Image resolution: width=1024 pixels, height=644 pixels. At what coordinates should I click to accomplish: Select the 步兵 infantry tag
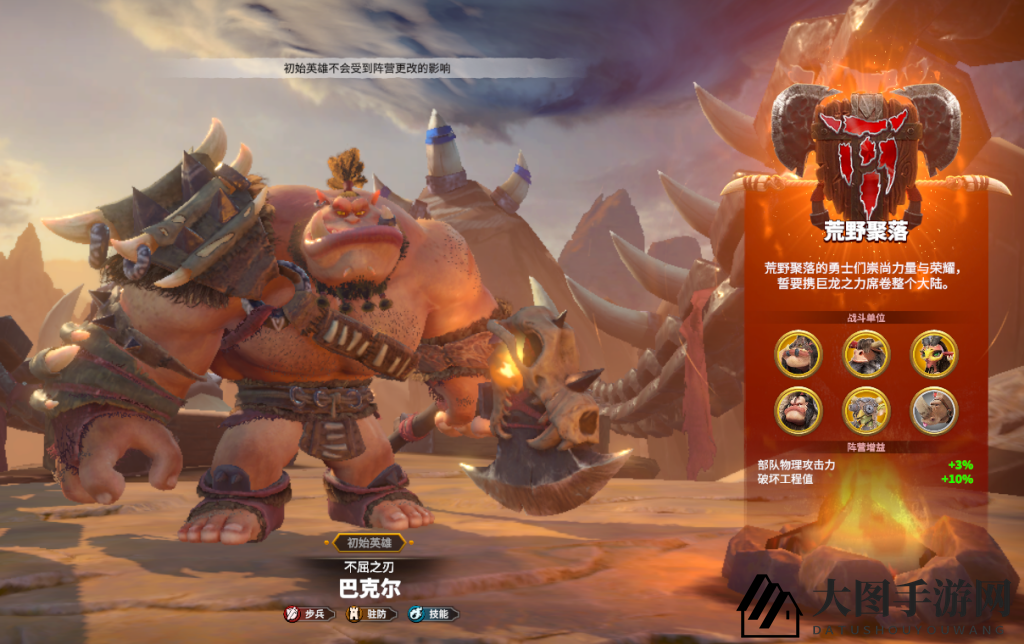pos(309,614)
